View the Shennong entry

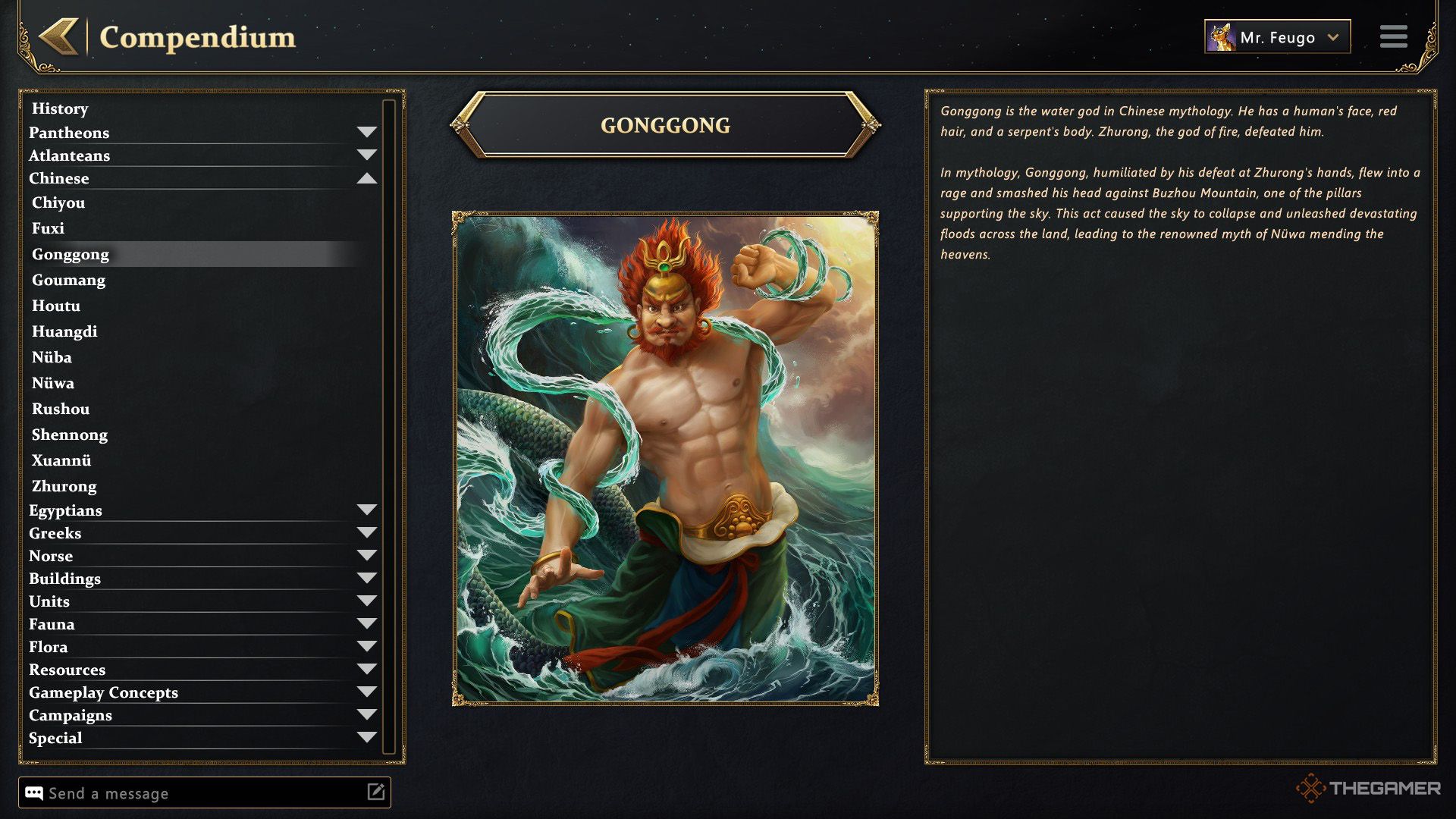pos(70,435)
